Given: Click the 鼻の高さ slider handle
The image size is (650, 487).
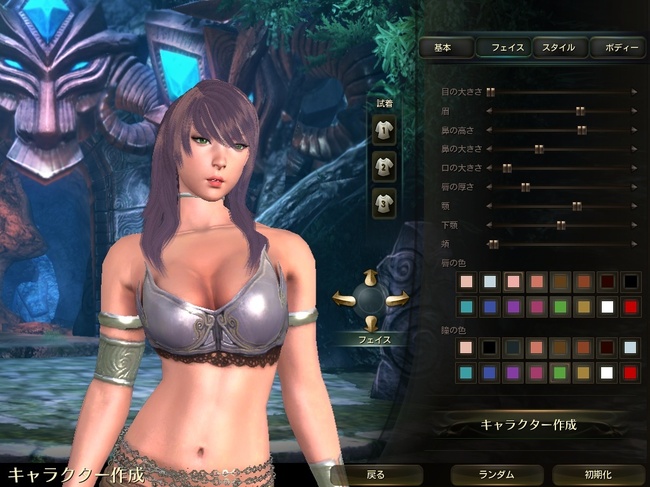Looking at the screenshot, I should tap(581, 130).
